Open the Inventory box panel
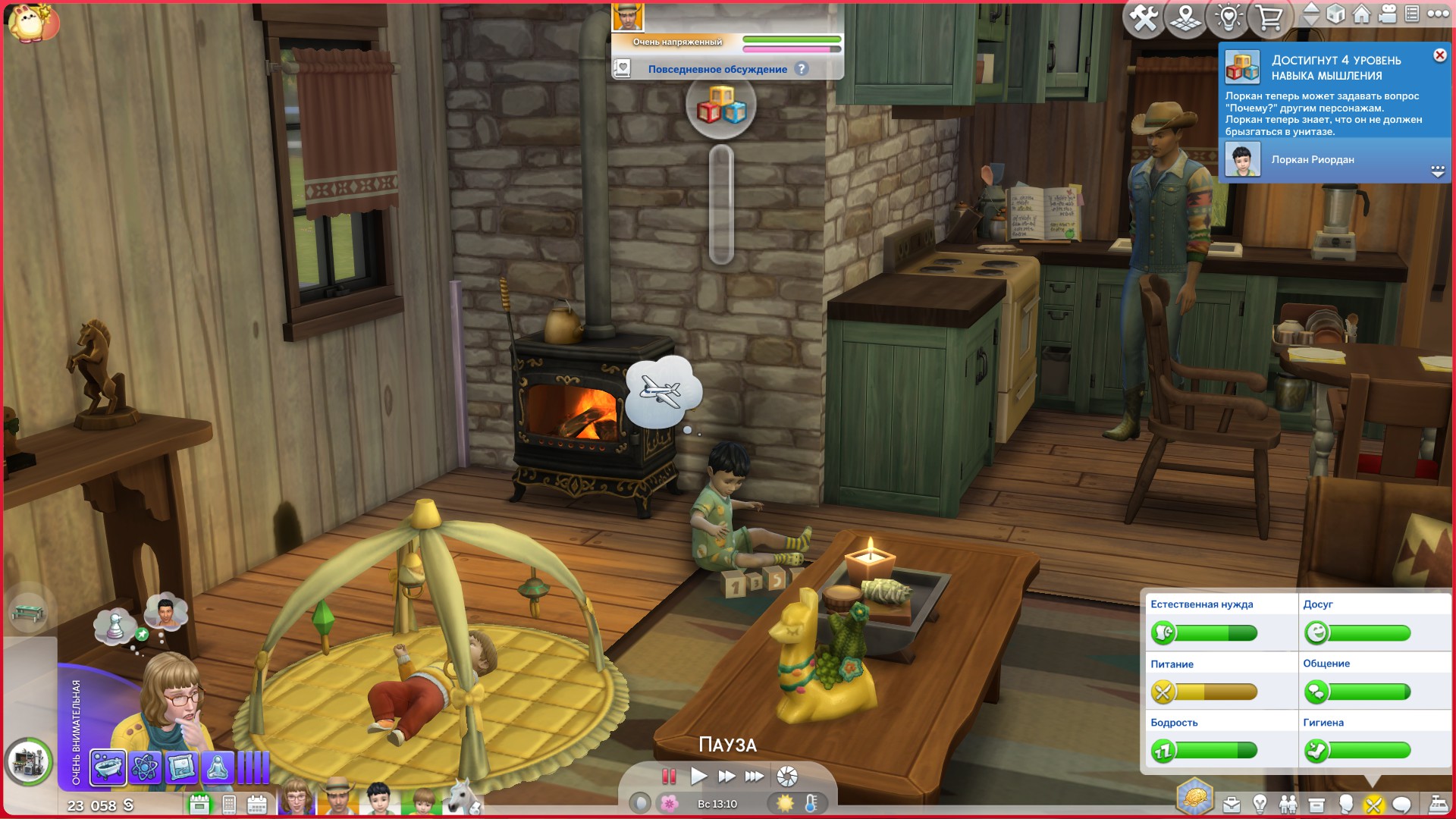Screen dimensions: 1456x819 tap(1316, 804)
